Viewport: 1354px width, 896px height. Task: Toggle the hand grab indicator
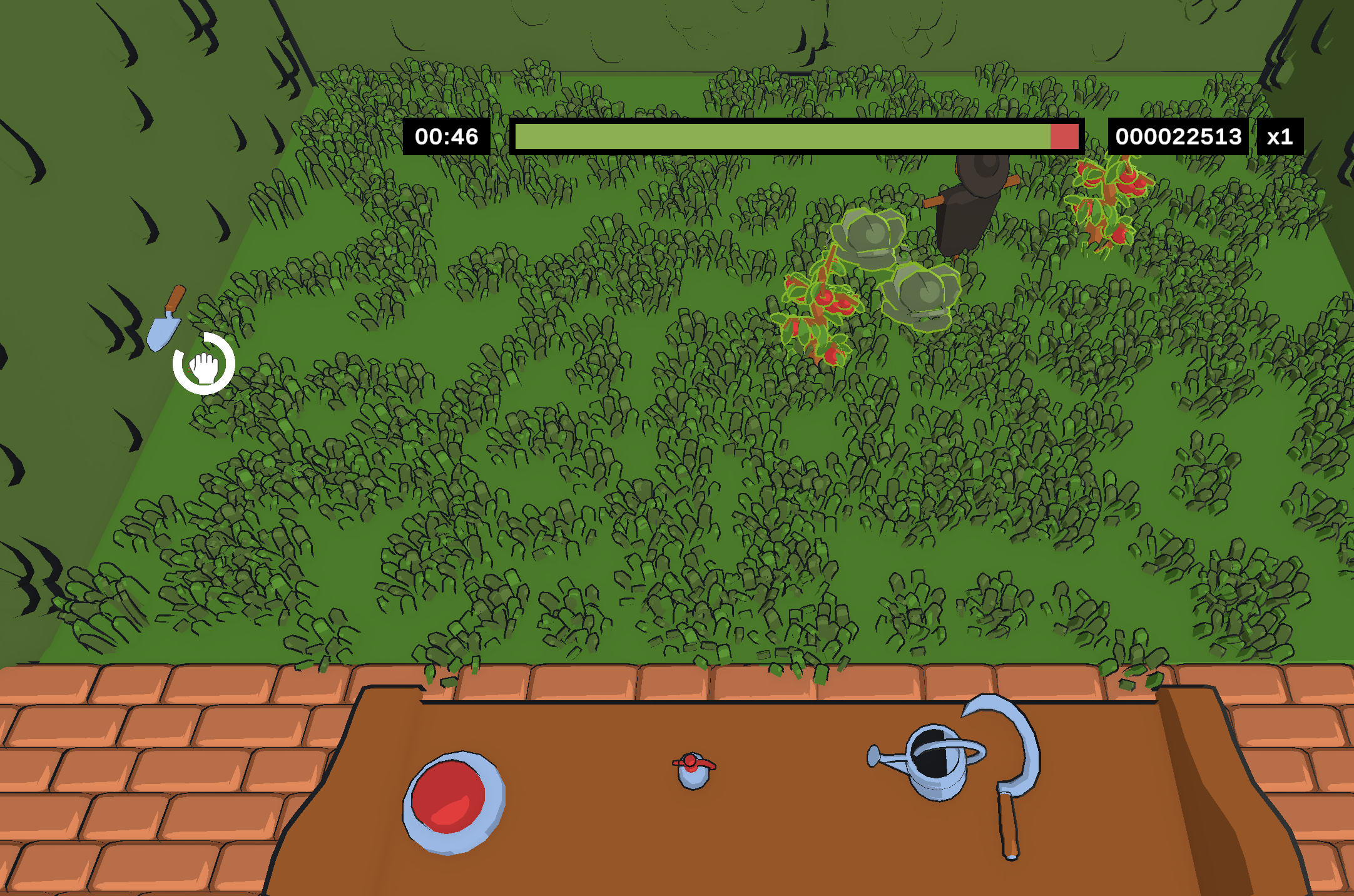pyautogui.click(x=203, y=369)
